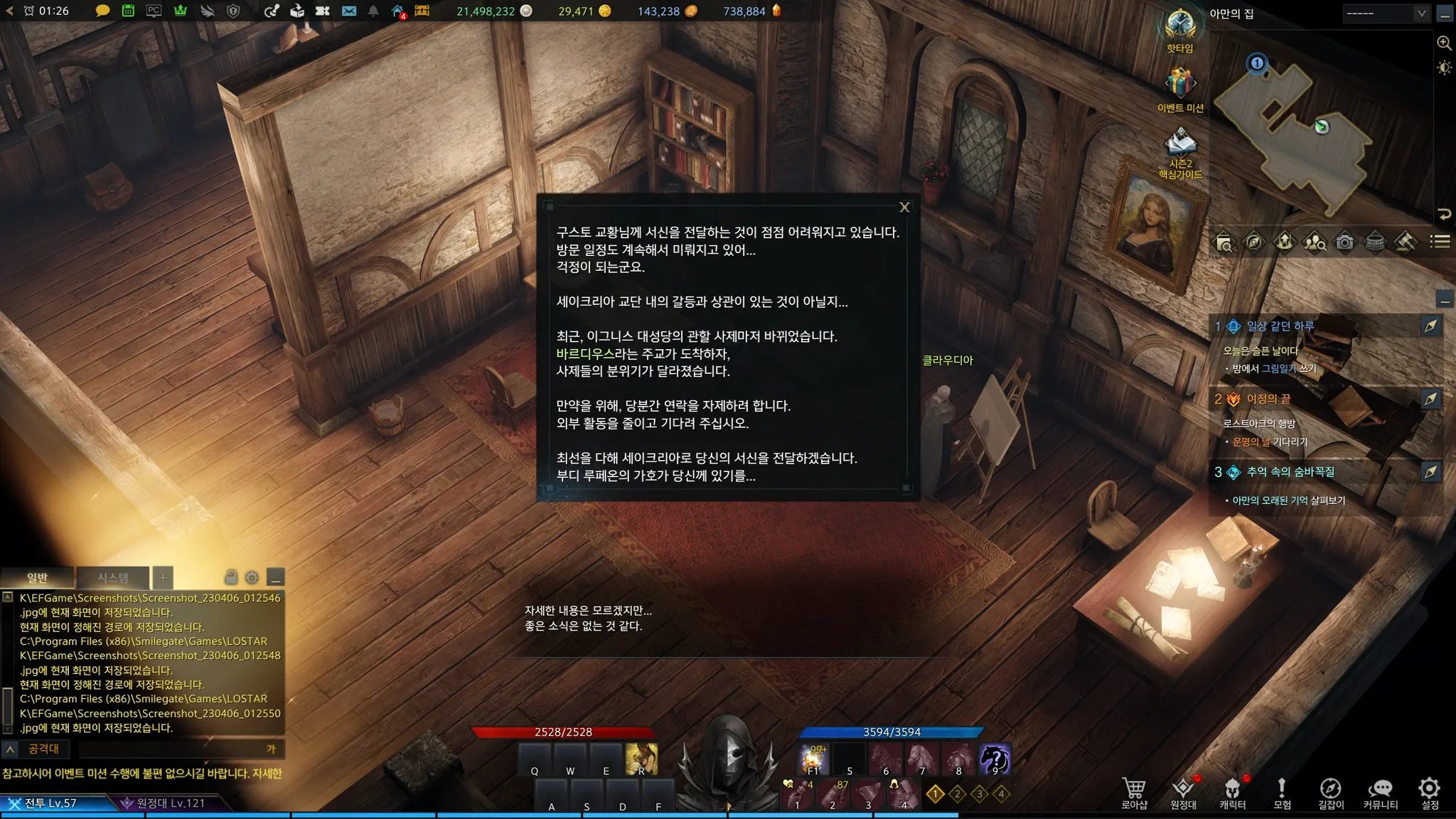
Task: Click the 핫타임 clock icon
Action: tap(1180, 28)
